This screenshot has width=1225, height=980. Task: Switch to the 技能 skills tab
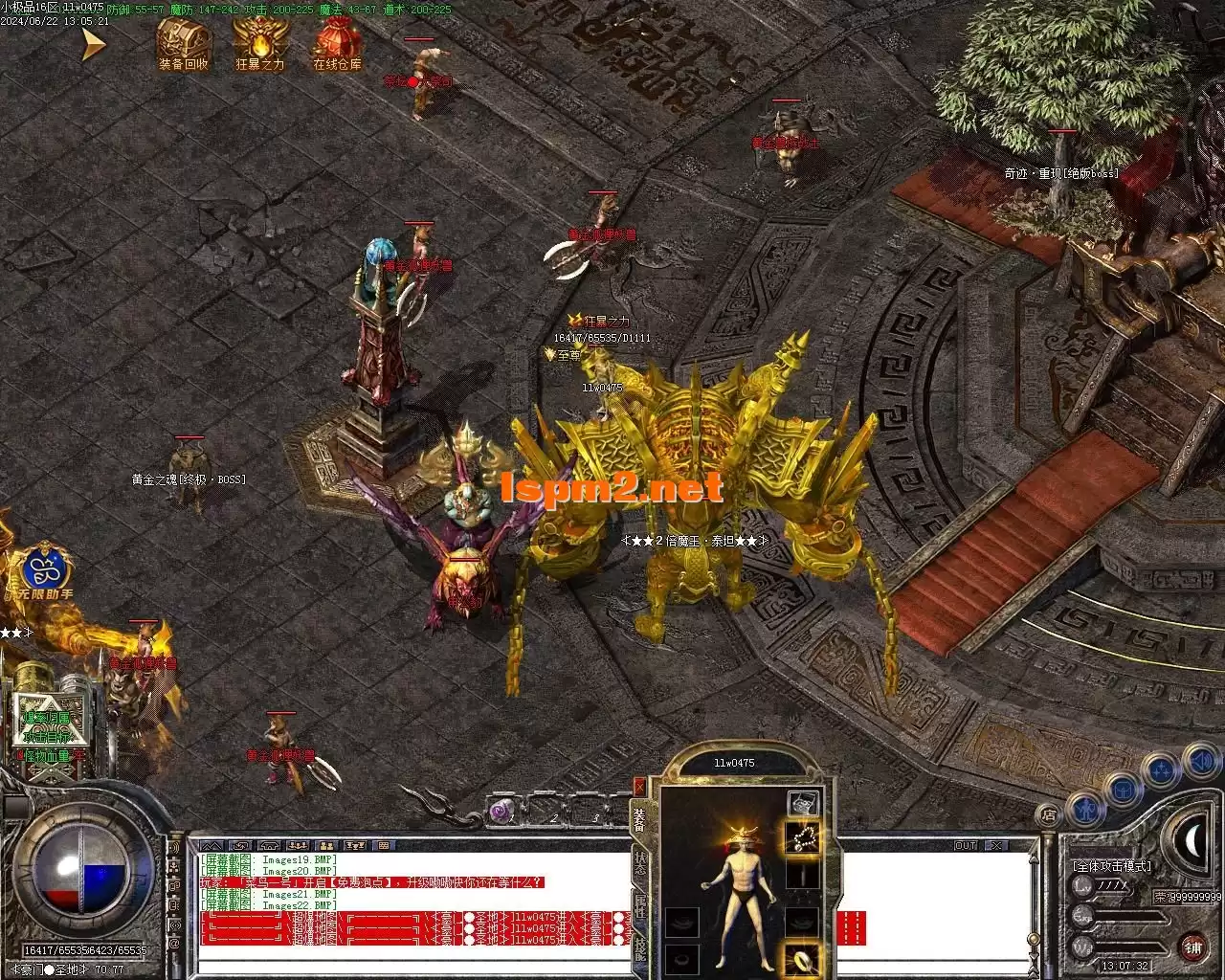point(639,947)
